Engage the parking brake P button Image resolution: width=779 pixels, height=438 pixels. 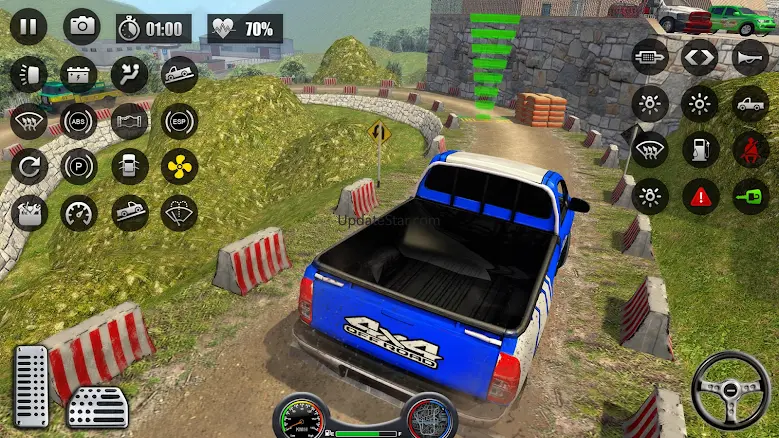coord(78,166)
